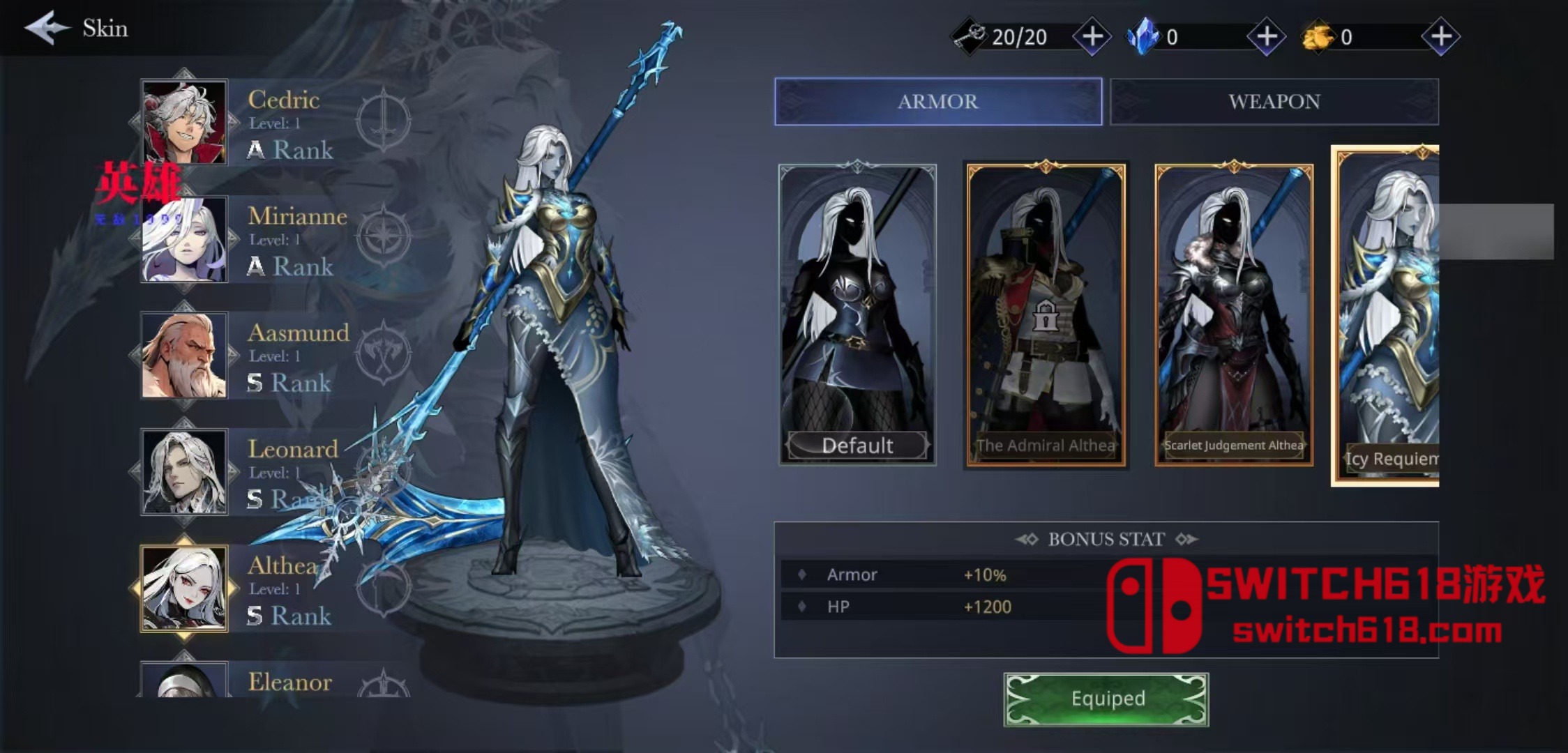Switch to the WEAPON tab
This screenshot has width=1568, height=753.
(x=1275, y=102)
